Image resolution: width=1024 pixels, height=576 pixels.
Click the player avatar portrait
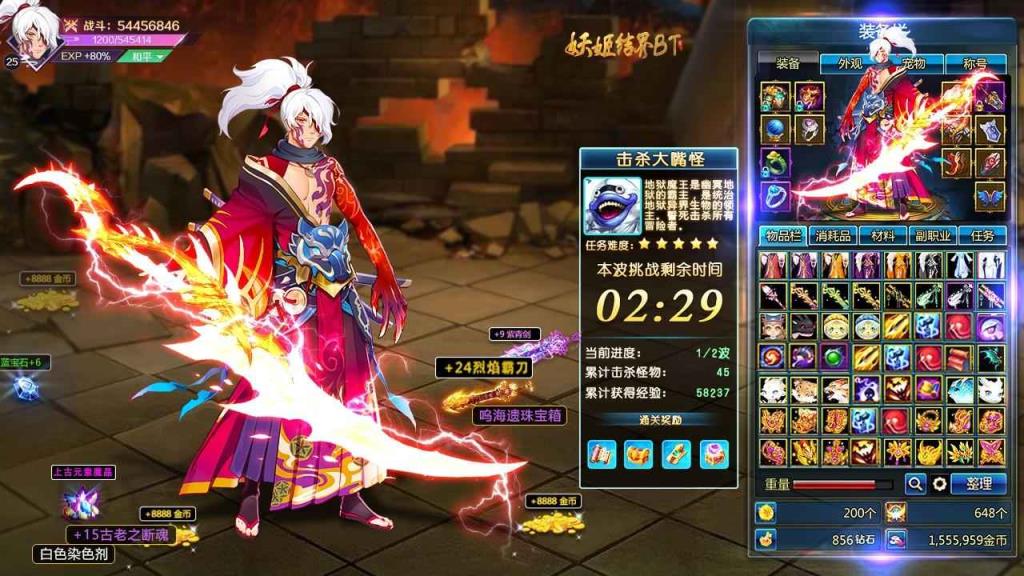tap(32, 40)
